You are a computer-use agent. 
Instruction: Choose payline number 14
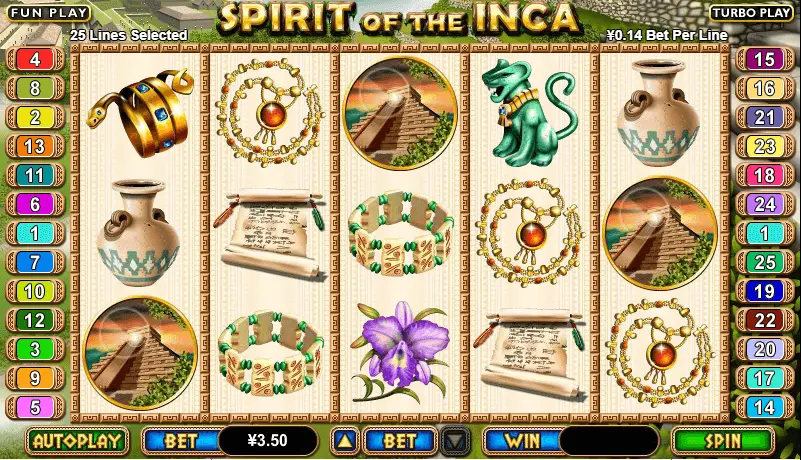pyautogui.click(x=765, y=408)
